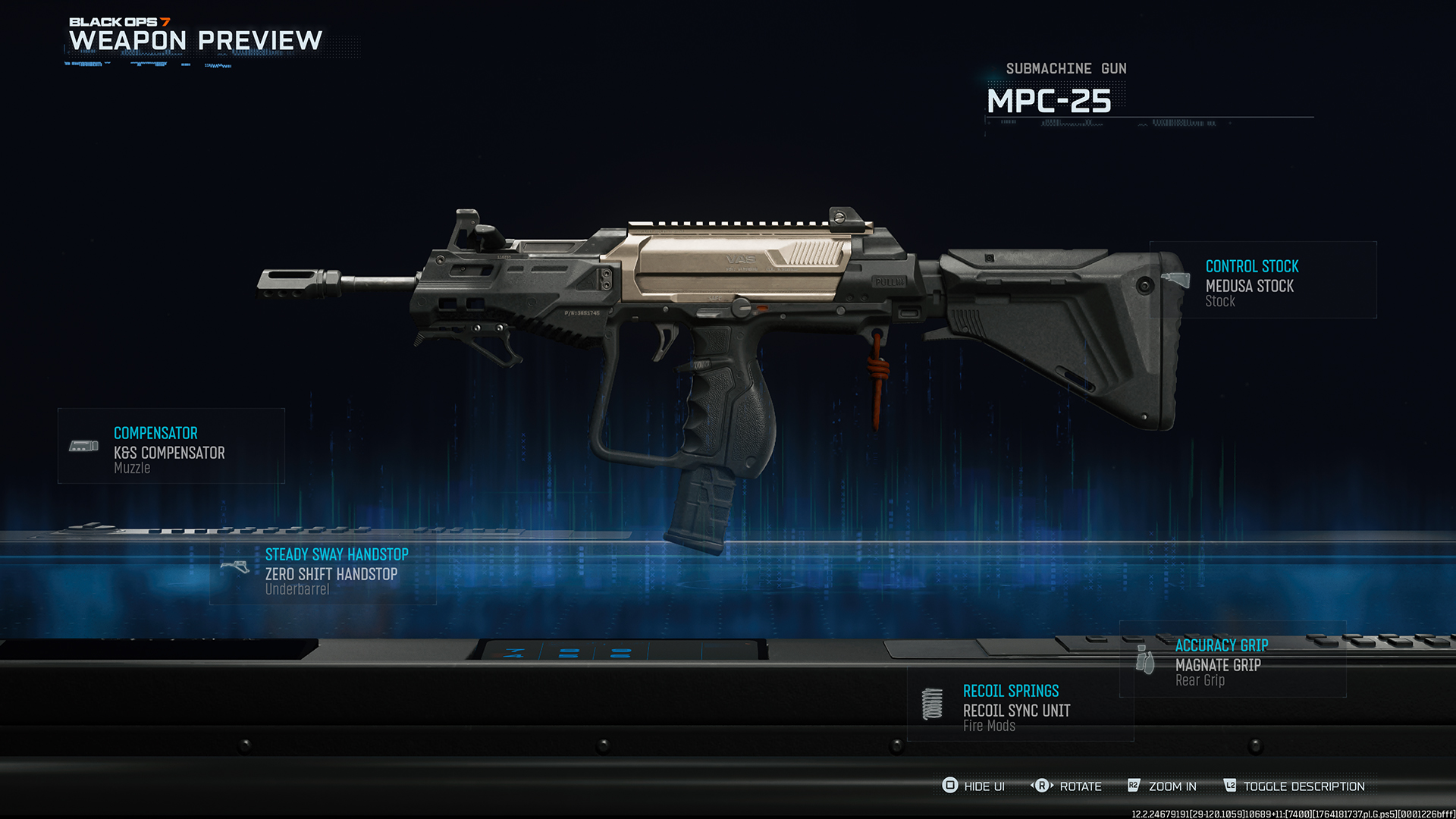Click the Submachine Gun category label
Image resolution: width=1456 pixels, height=819 pixels.
(x=1065, y=68)
